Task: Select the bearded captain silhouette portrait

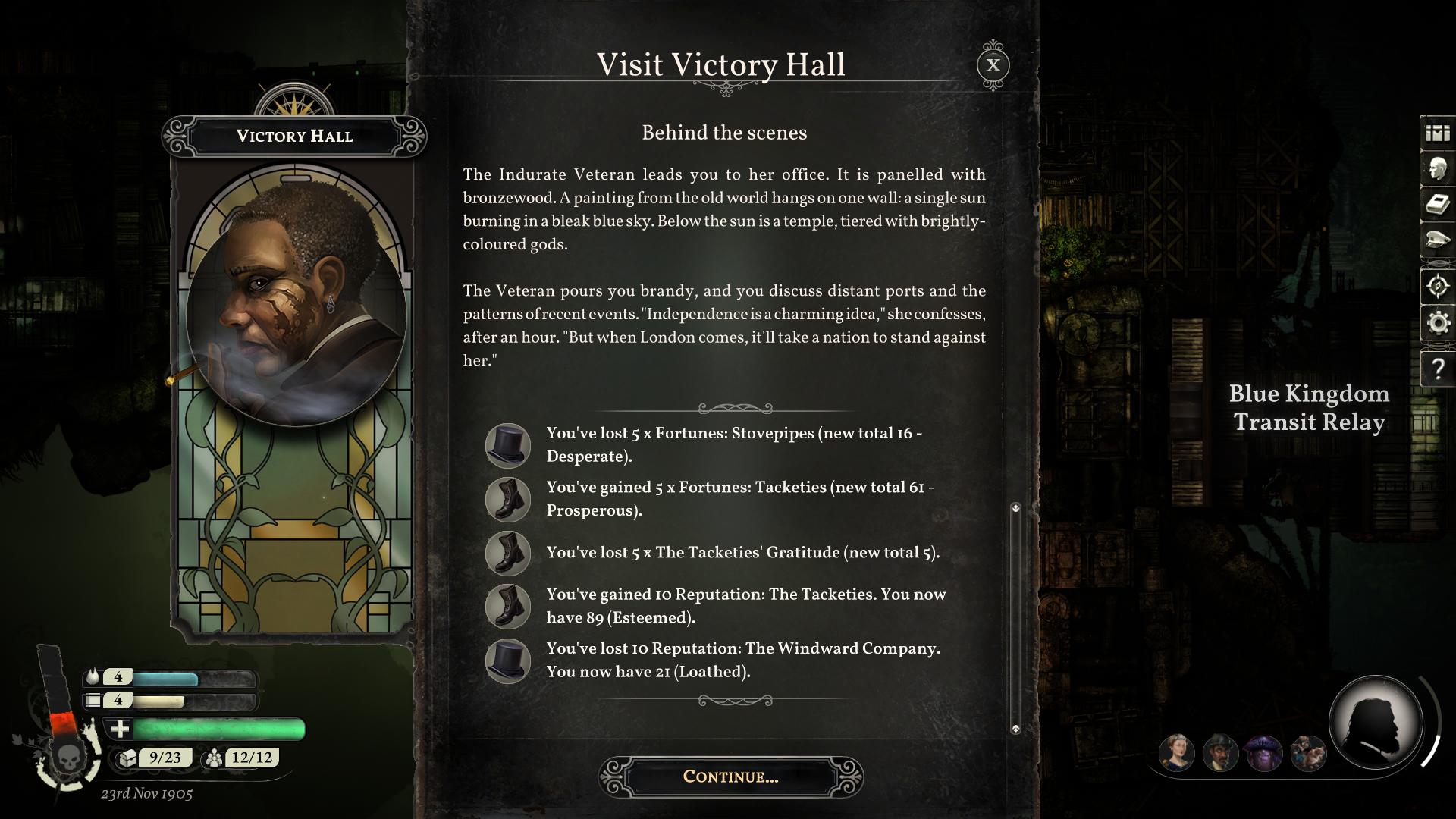Action: pos(1375,723)
